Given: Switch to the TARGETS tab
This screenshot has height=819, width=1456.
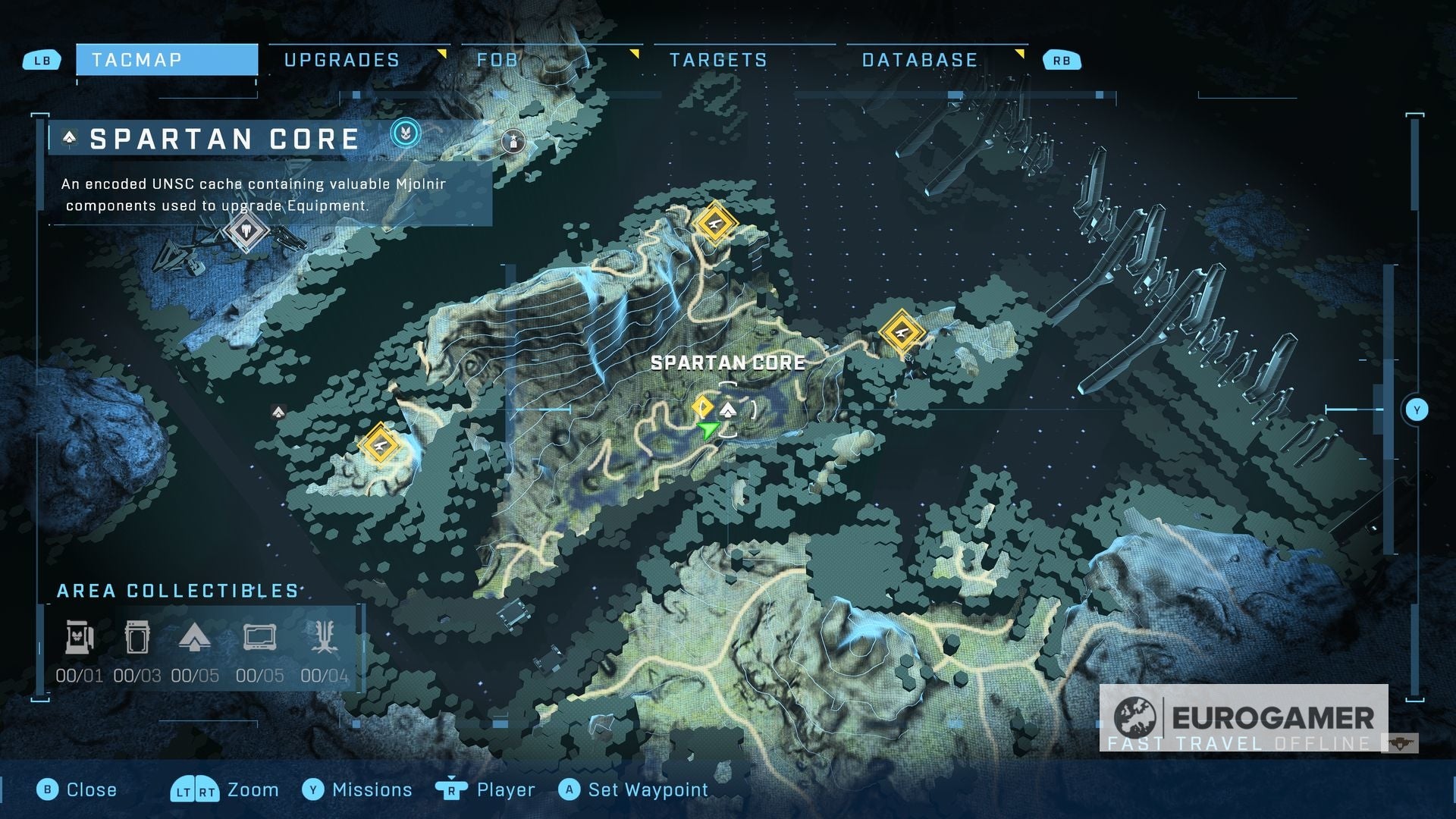Looking at the screenshot, I should coord(719,59).
